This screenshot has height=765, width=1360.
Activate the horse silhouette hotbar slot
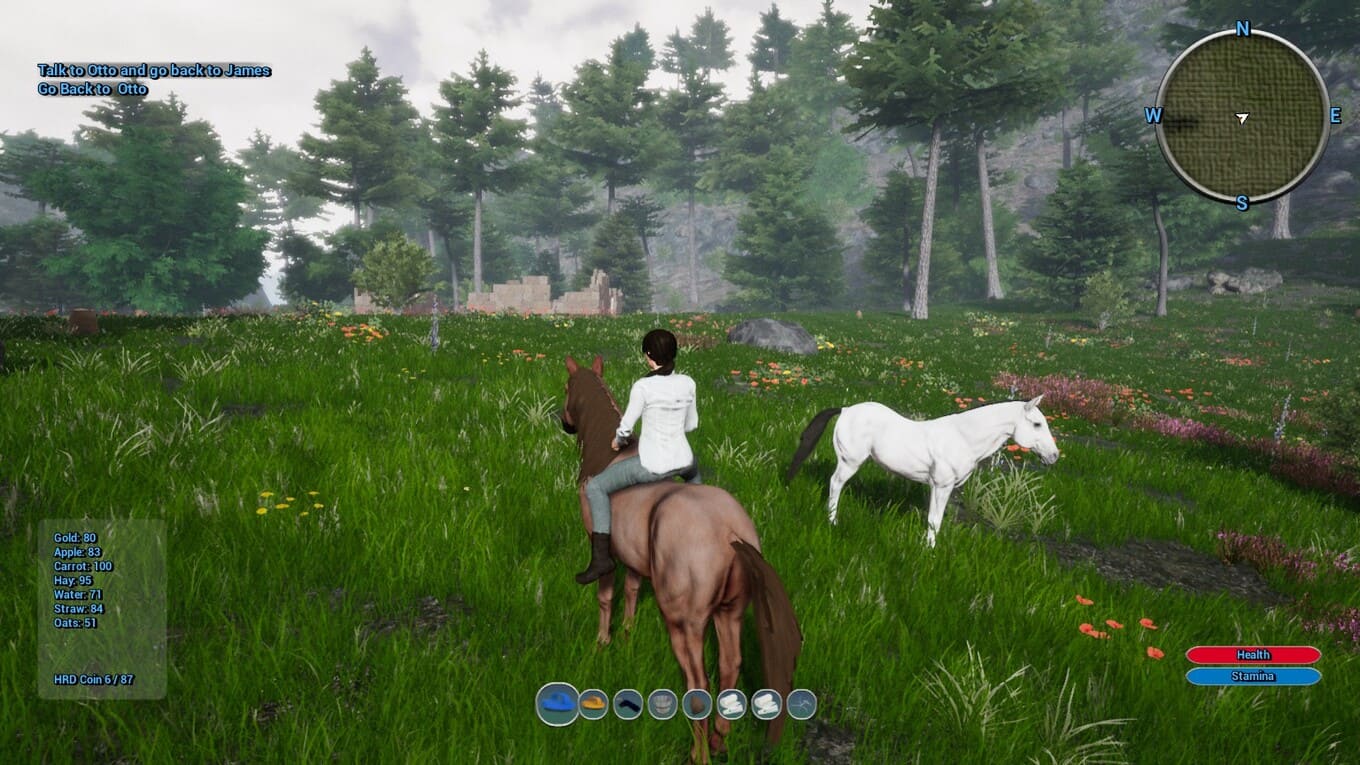pyautogui.click(x=801, y=704)
